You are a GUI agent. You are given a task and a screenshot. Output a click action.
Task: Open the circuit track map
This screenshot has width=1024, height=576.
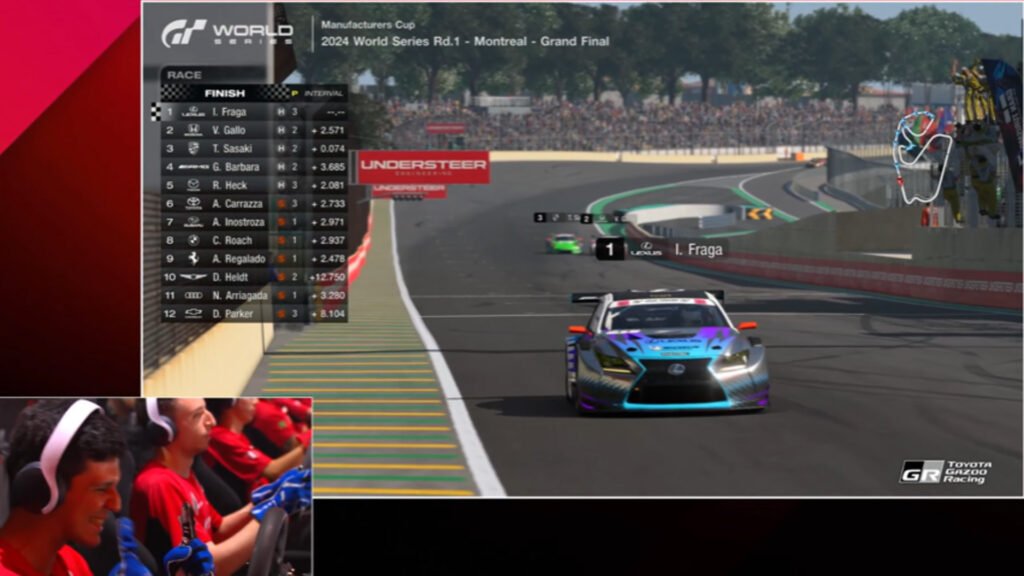pos(922,155)
